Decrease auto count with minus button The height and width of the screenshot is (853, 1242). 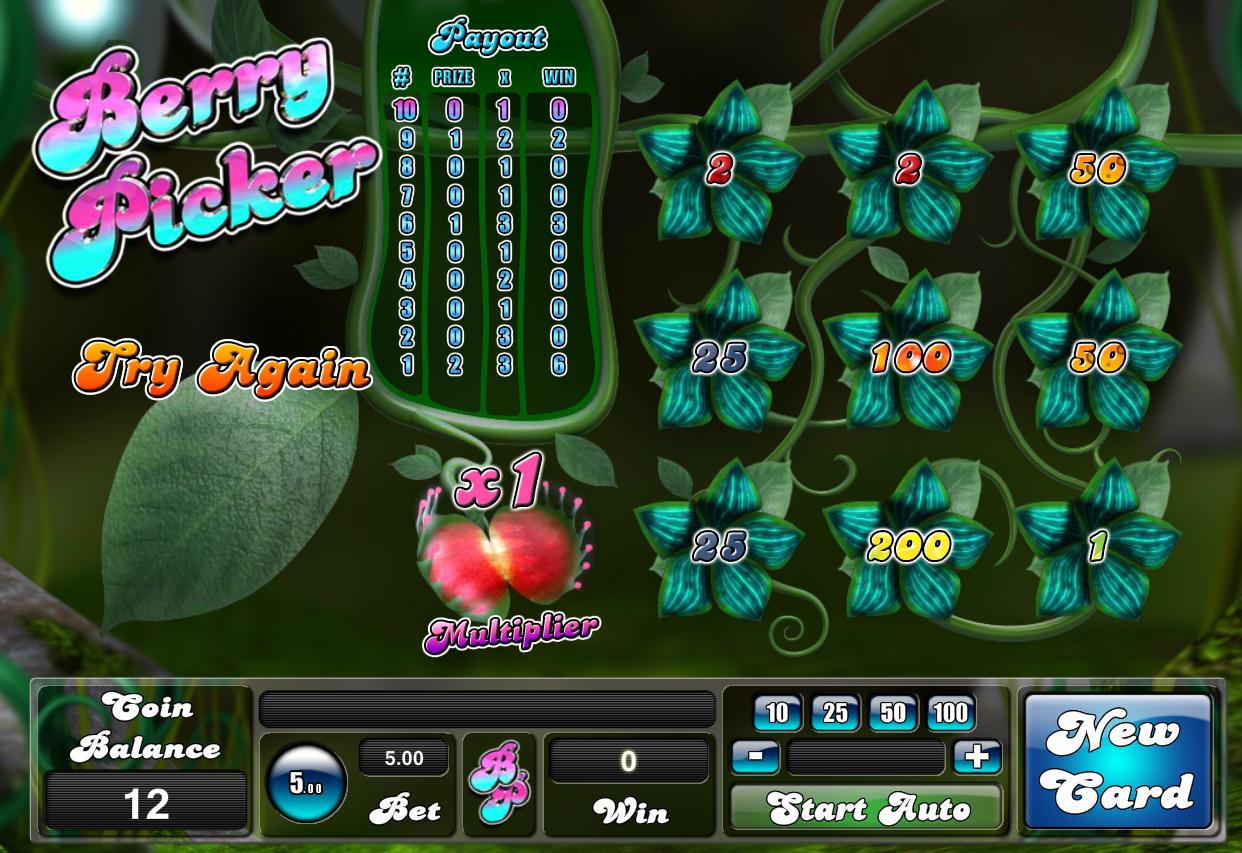pos(756,757)
